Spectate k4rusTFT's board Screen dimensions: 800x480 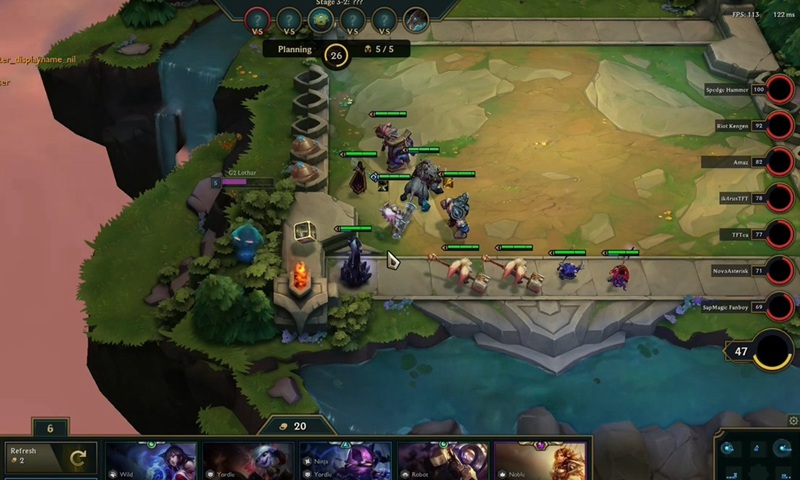click(781, 198)
